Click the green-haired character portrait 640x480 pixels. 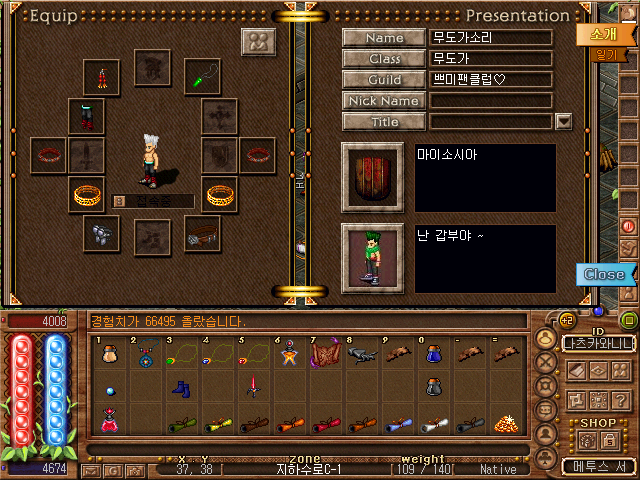372,257
